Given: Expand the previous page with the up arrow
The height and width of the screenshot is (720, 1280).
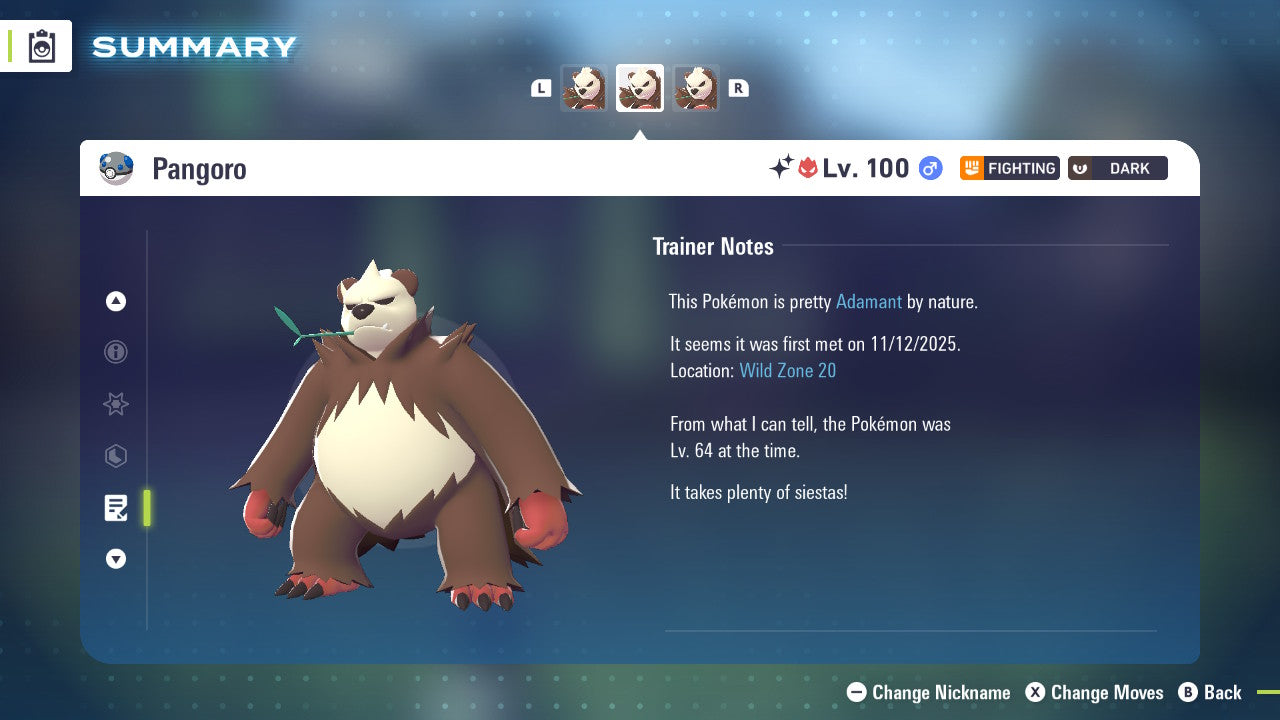Looking at the screenshot, I should click(x=115, y=301).
